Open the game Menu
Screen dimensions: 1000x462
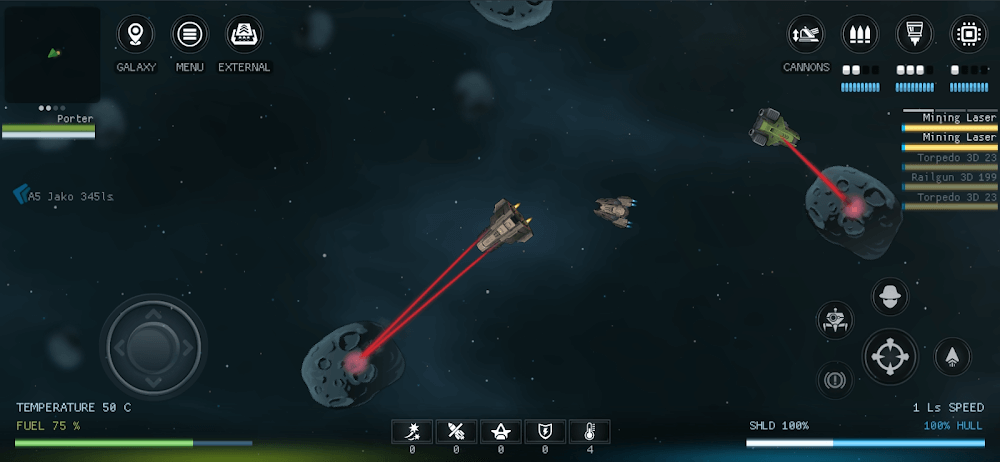pos(189,36)
